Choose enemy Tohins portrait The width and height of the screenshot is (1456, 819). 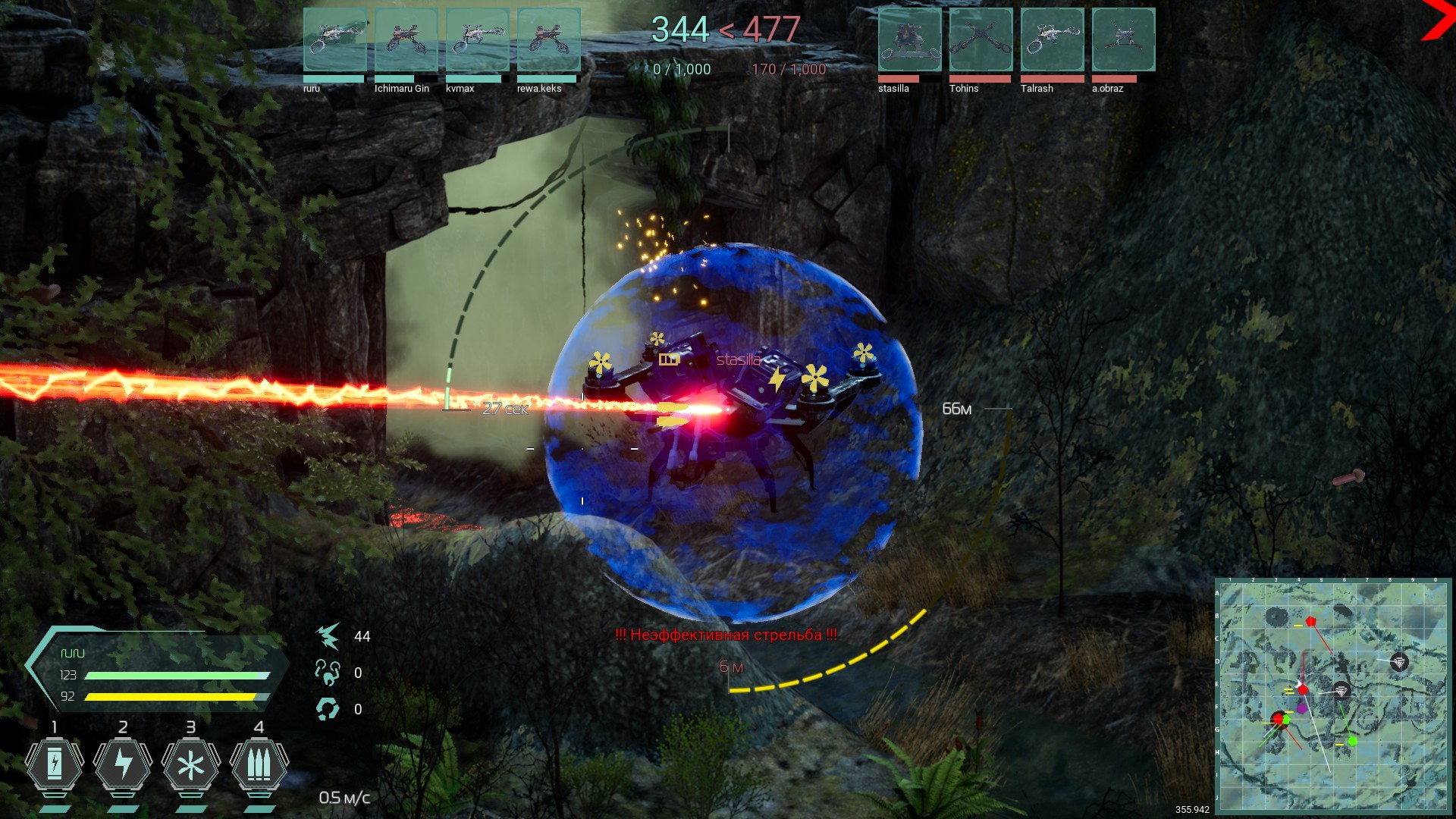(981, 40)
